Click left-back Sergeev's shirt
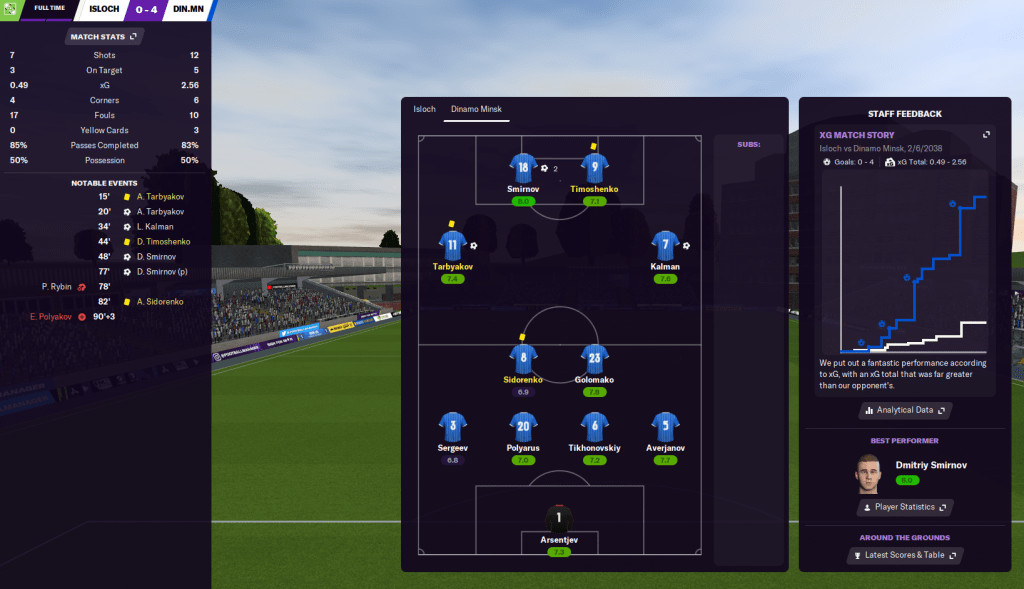1024x589 pixels. 452,427
